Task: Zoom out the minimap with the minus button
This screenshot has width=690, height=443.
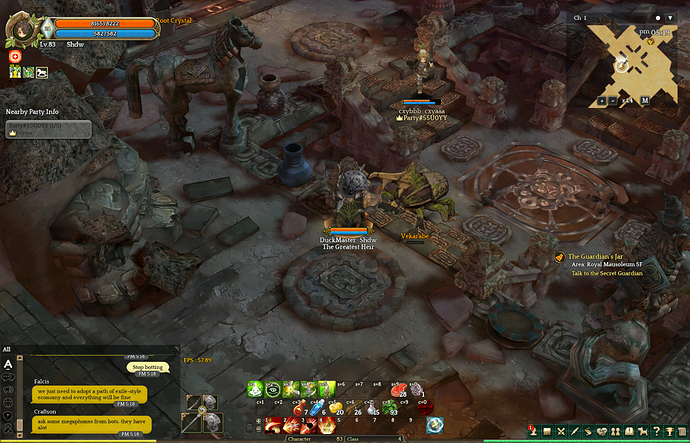Action: point(611,100)
